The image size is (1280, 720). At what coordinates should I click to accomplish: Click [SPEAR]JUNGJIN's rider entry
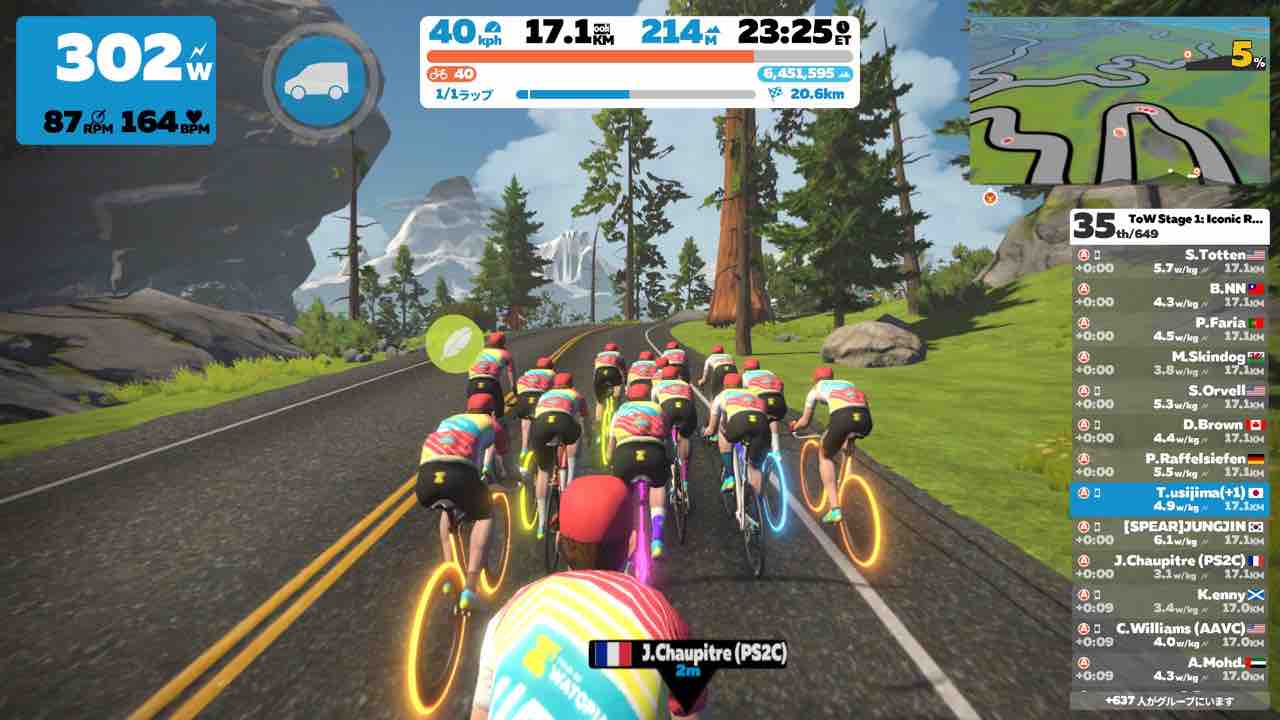tap(1169, 534)
